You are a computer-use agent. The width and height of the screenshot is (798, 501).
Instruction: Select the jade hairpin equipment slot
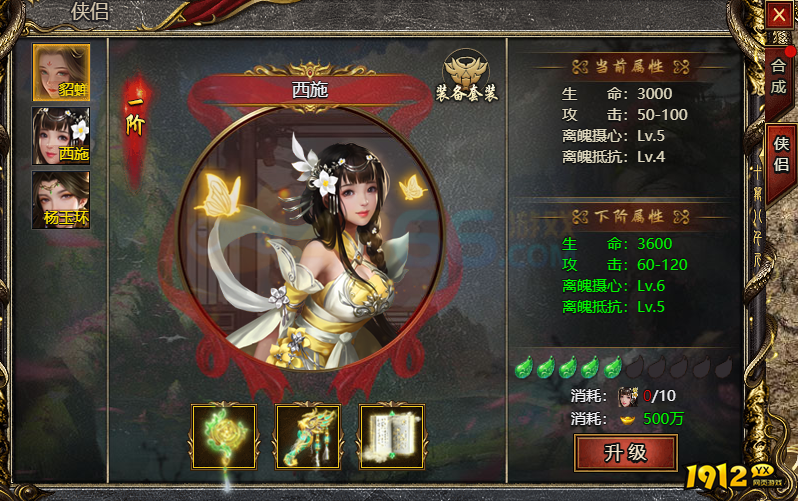point(308,437)
